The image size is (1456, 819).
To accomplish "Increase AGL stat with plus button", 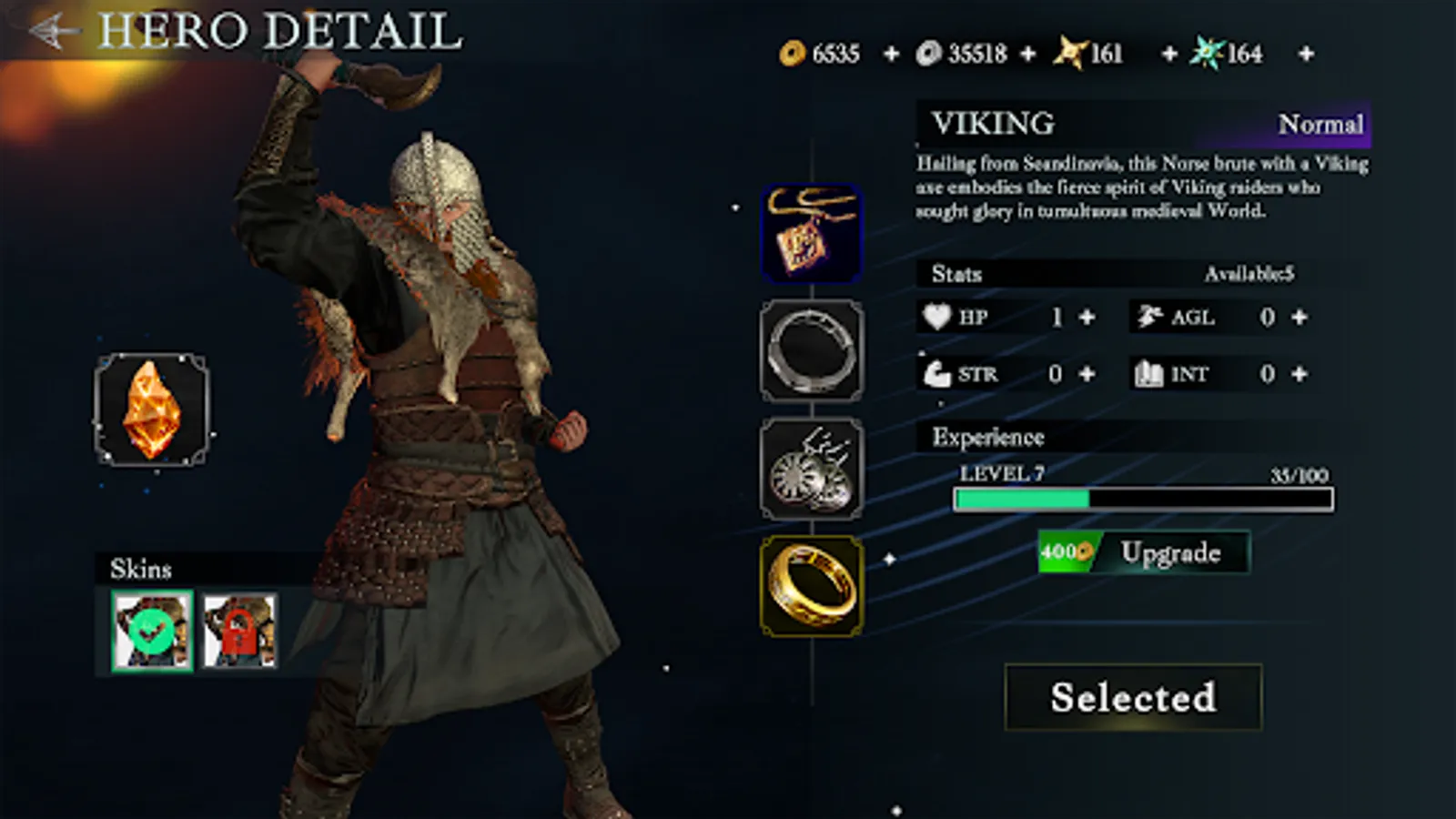I will click(x=1299, y=318).
